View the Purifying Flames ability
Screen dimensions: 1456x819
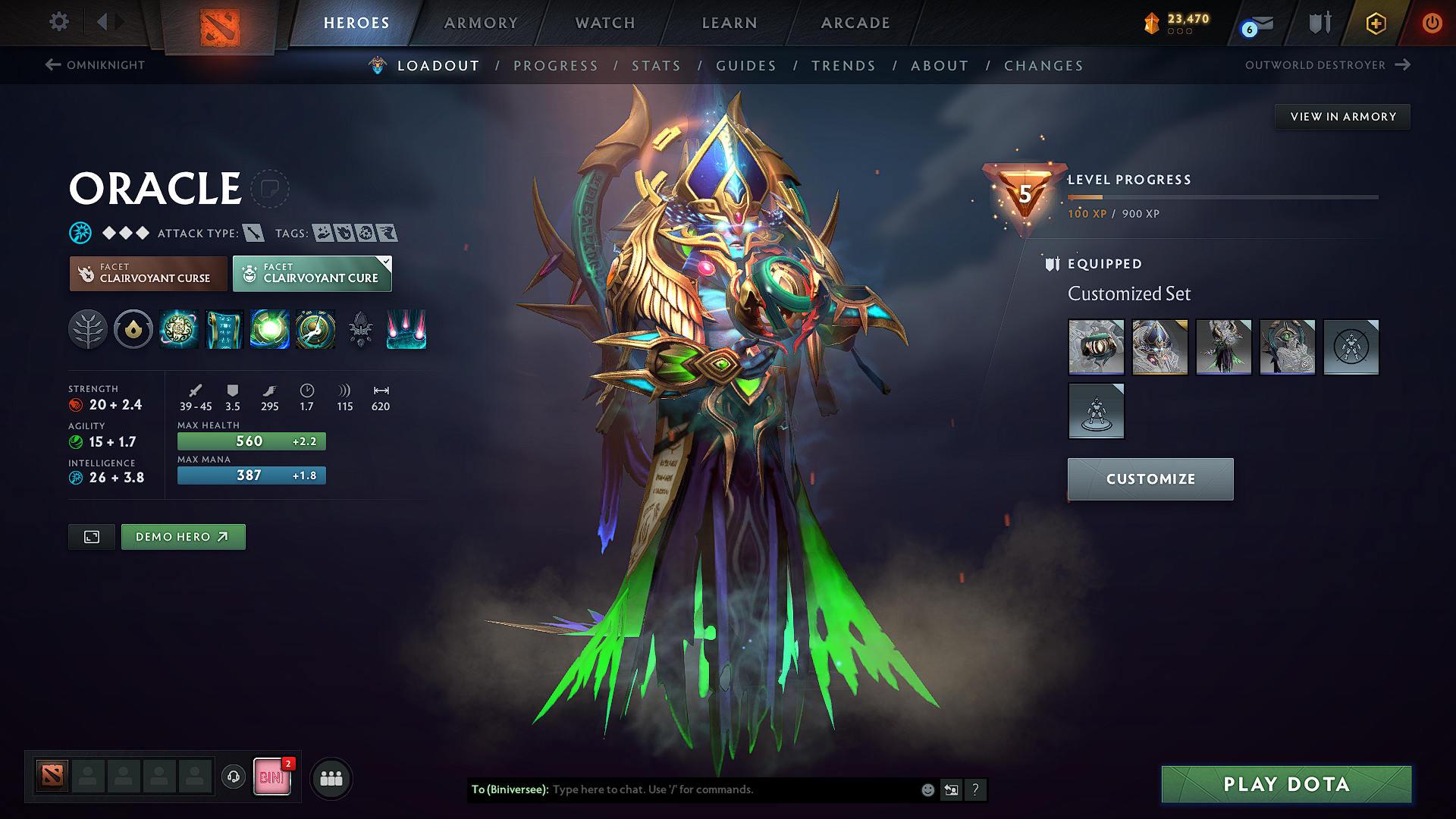point(270,330)
